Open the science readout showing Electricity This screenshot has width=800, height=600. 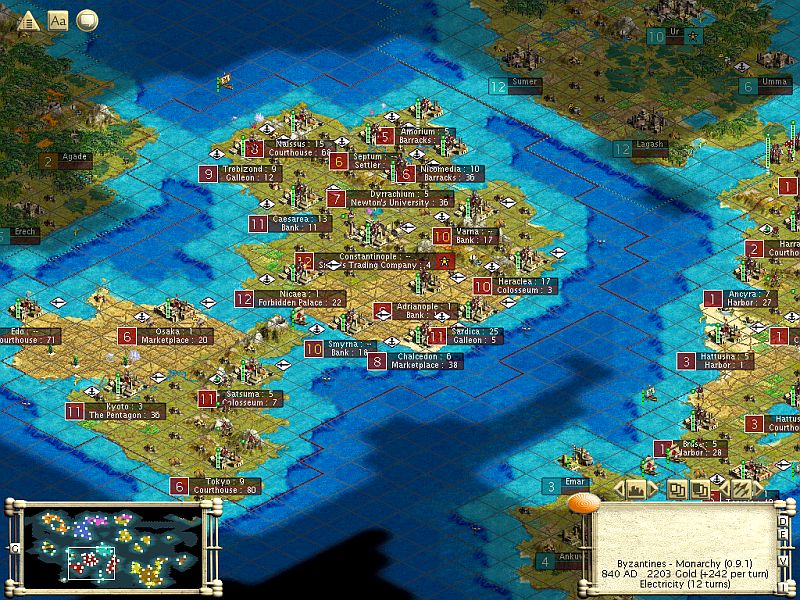683,583
